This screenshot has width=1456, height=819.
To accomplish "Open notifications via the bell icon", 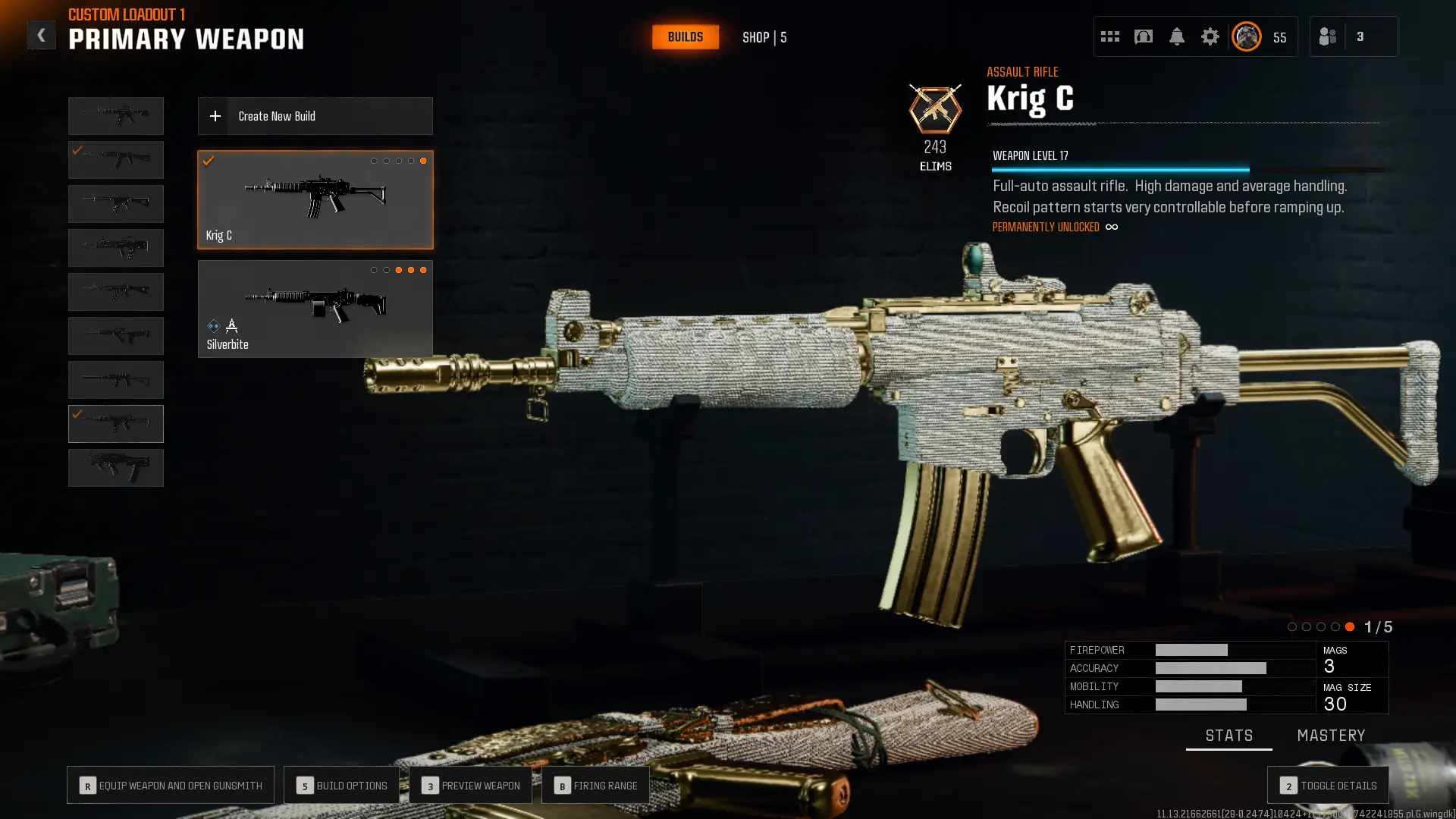I will point(1177,36).
